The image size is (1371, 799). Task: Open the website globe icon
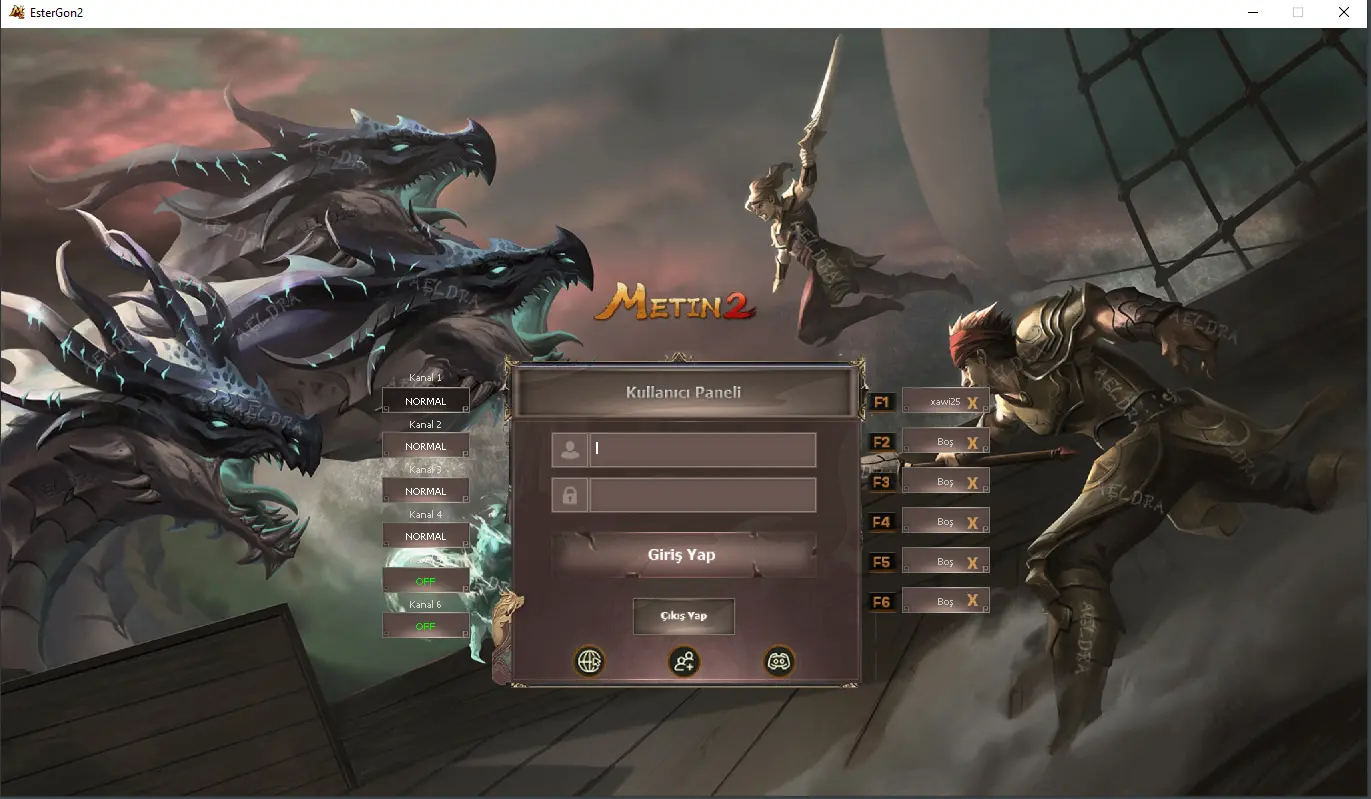[x=589, y=661]
